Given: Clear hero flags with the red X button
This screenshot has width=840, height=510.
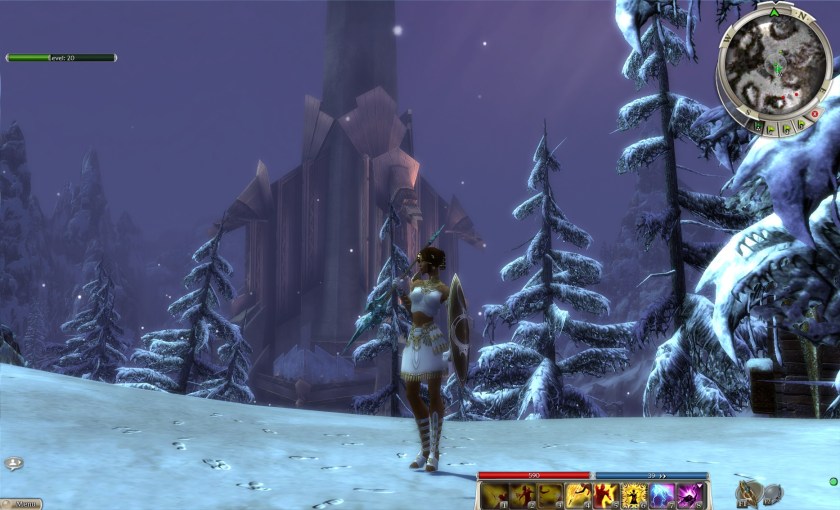Looking at the screenshot, I should click(x=815, y=114).
